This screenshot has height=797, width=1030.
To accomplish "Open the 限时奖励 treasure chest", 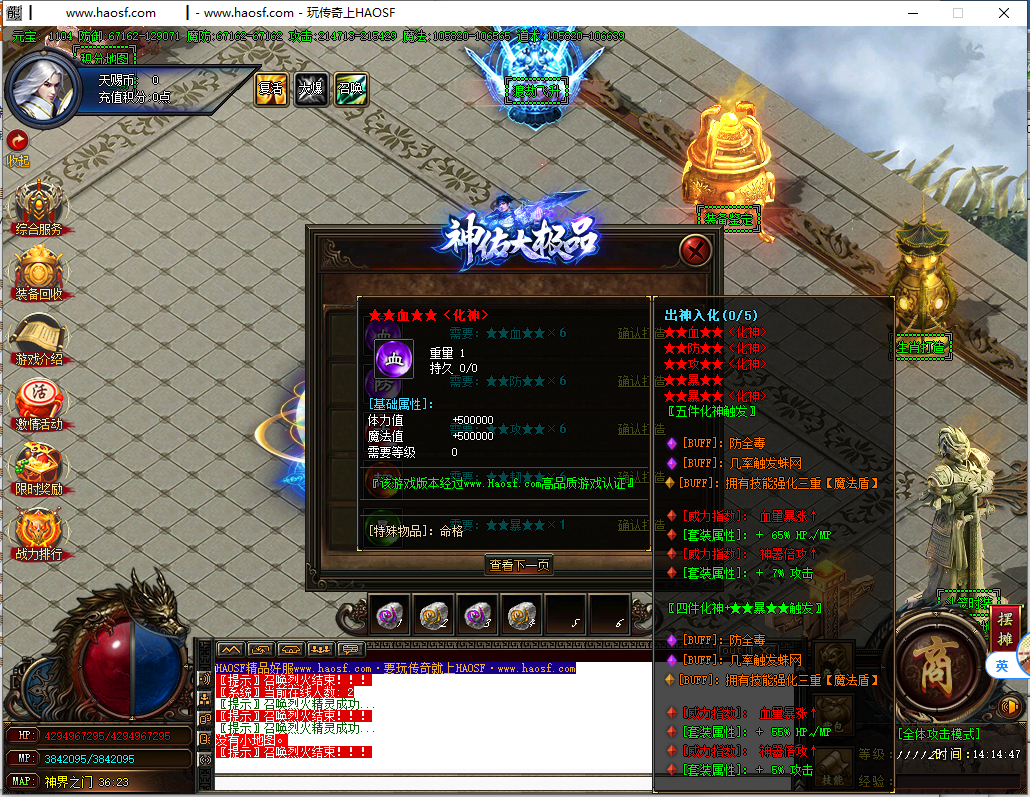I will coord(38,467).
